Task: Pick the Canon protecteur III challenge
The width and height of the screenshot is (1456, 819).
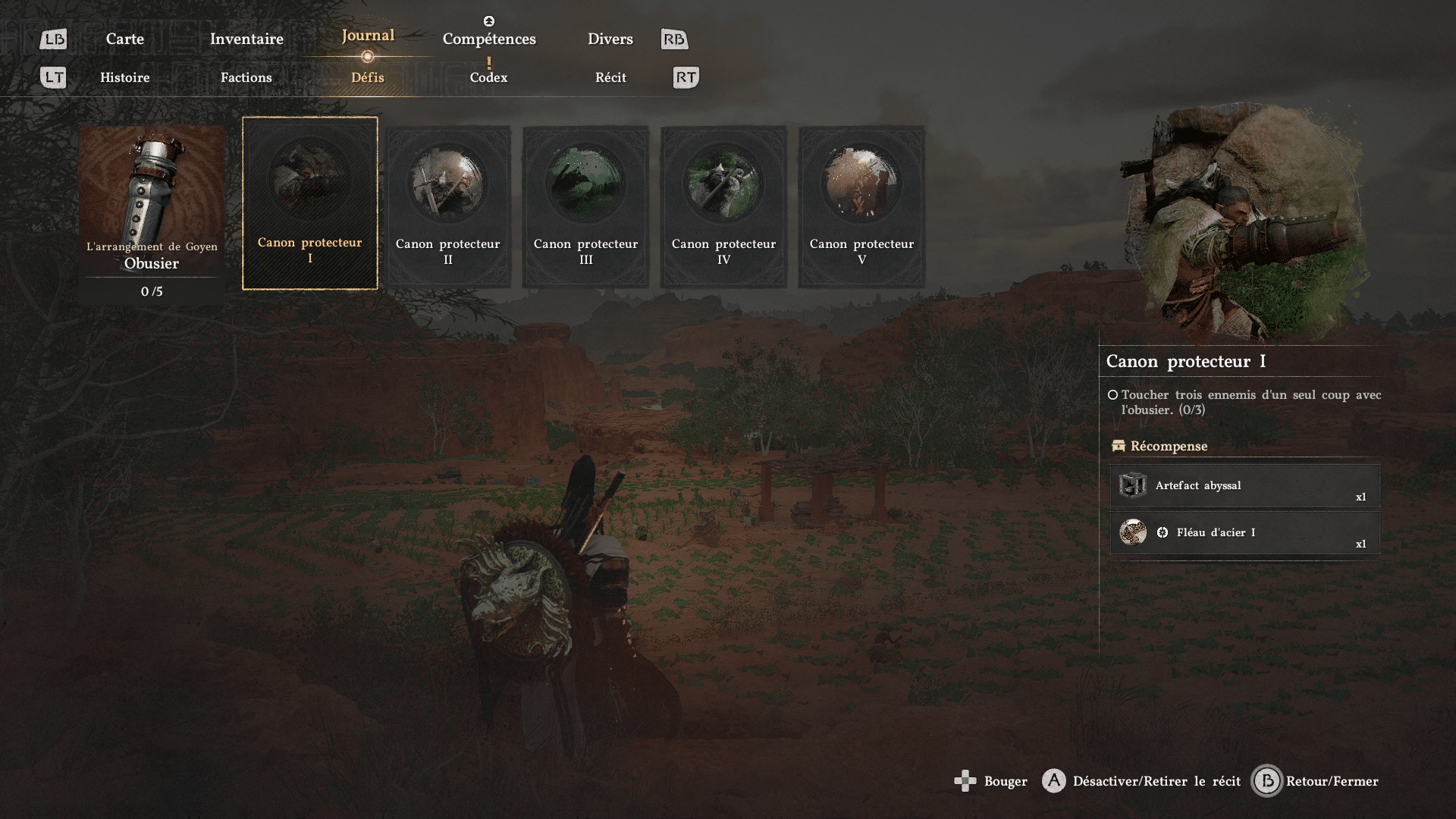Action: (585, 206)
